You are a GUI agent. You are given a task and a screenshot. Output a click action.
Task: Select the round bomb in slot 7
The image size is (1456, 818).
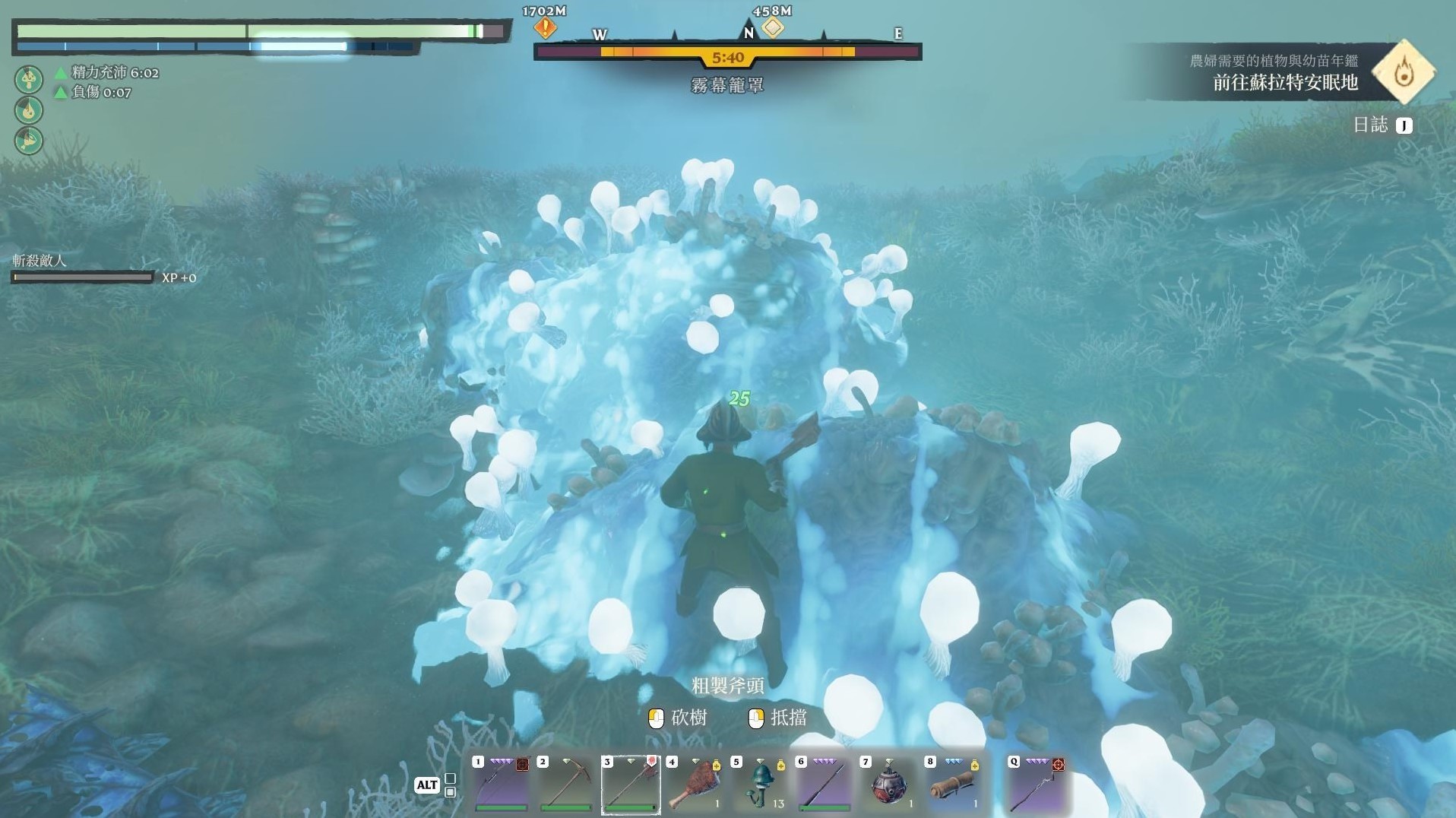(888, 785)
